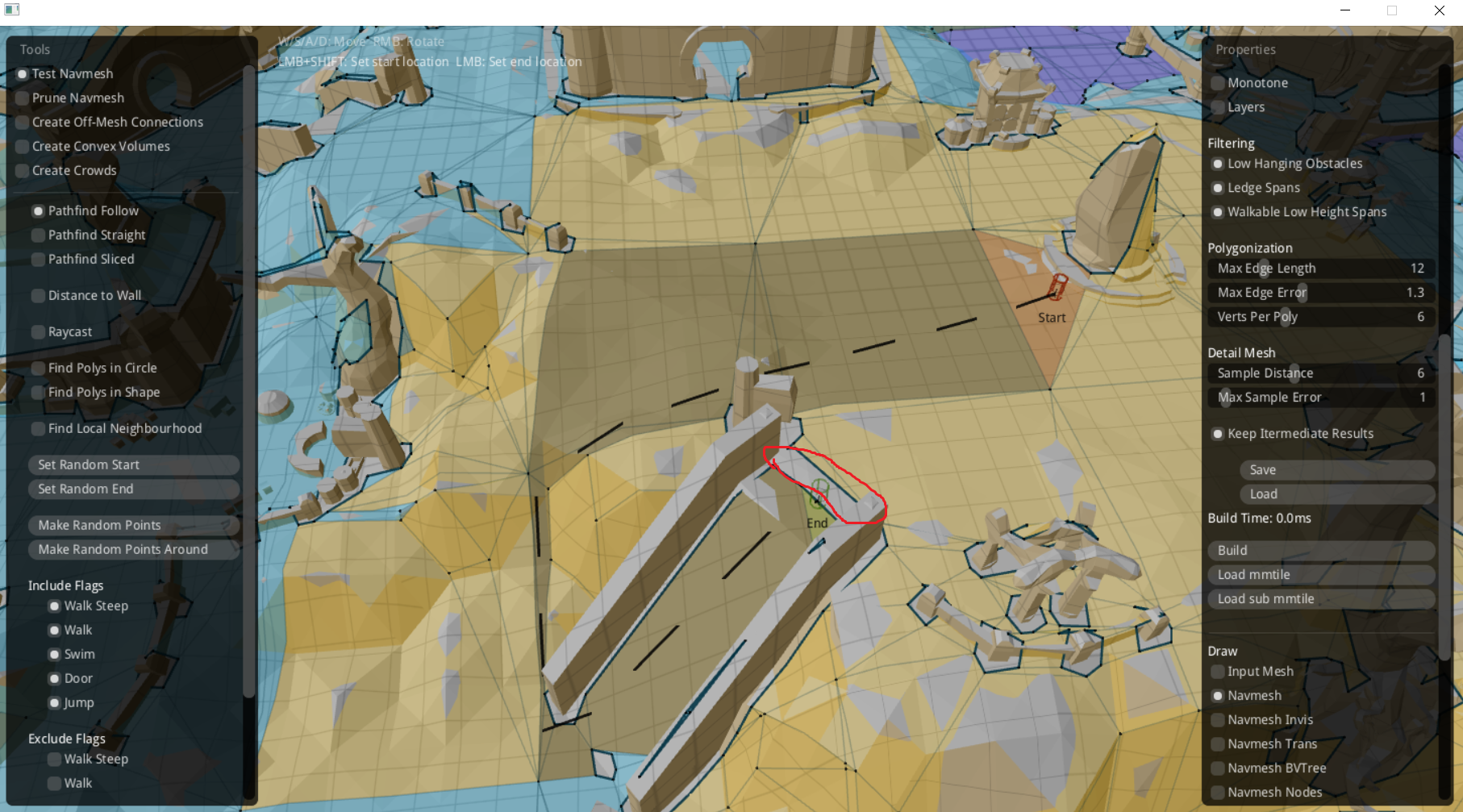
Task: Toggle Keep Intermediate Results
Action: (1218, 433)
